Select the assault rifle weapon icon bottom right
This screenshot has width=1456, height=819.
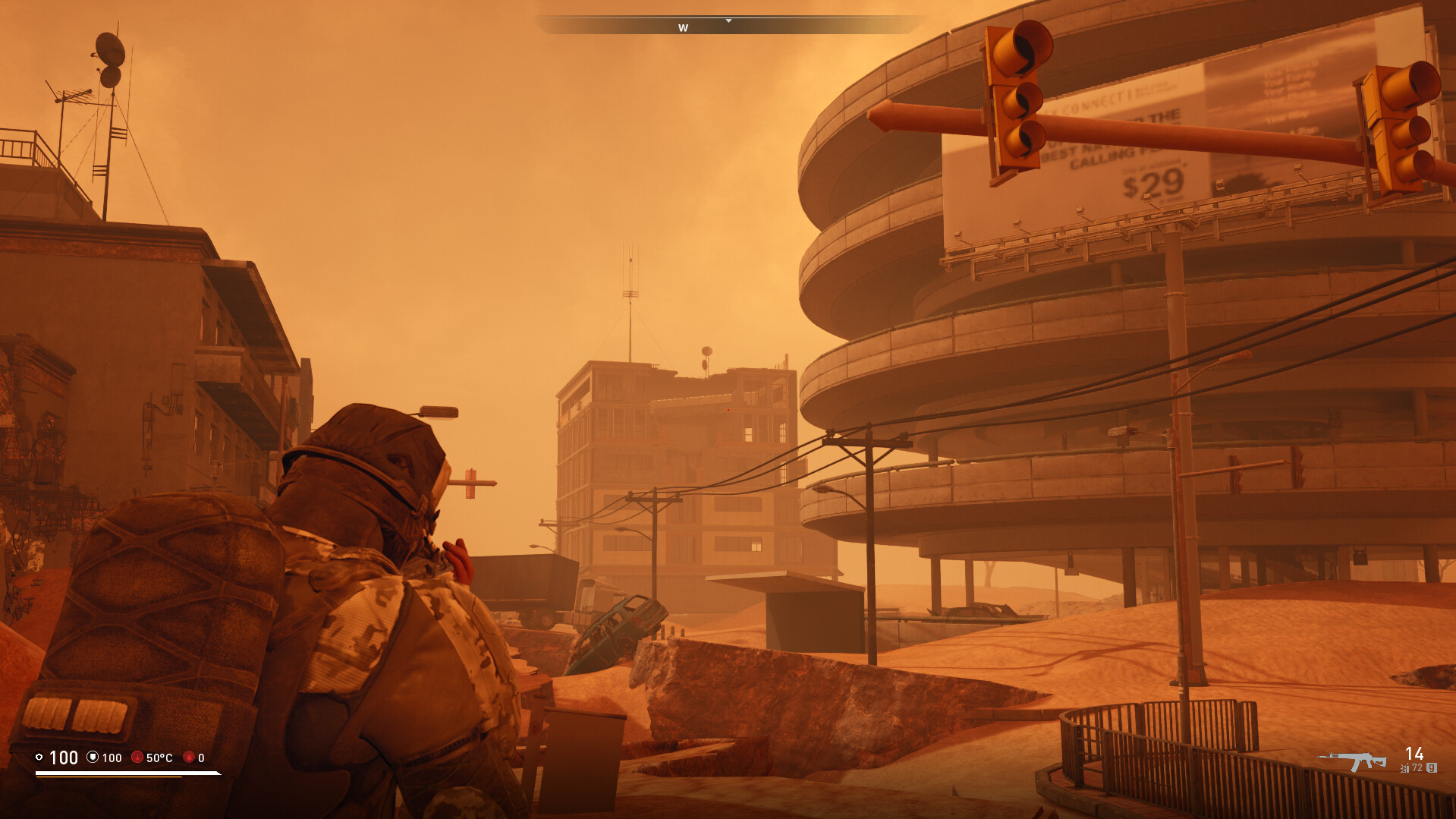(x=1354, y=761)
